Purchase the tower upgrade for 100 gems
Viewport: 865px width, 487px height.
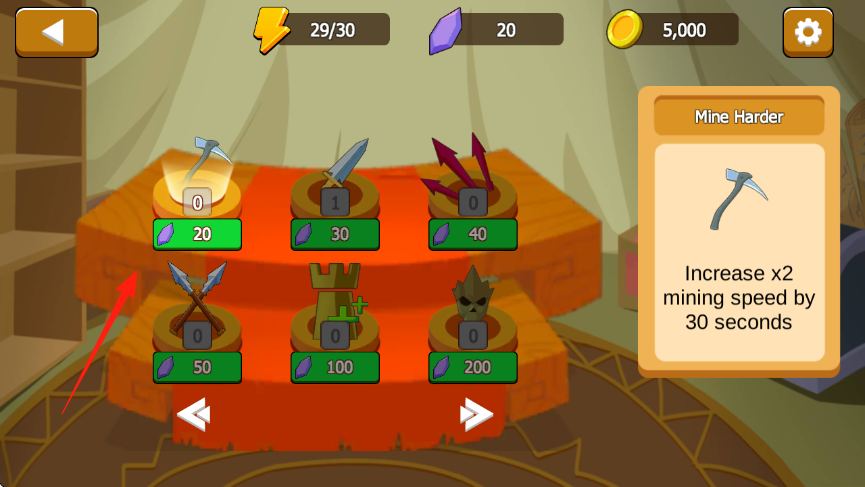pyautogui.click(x=336, y=367)
